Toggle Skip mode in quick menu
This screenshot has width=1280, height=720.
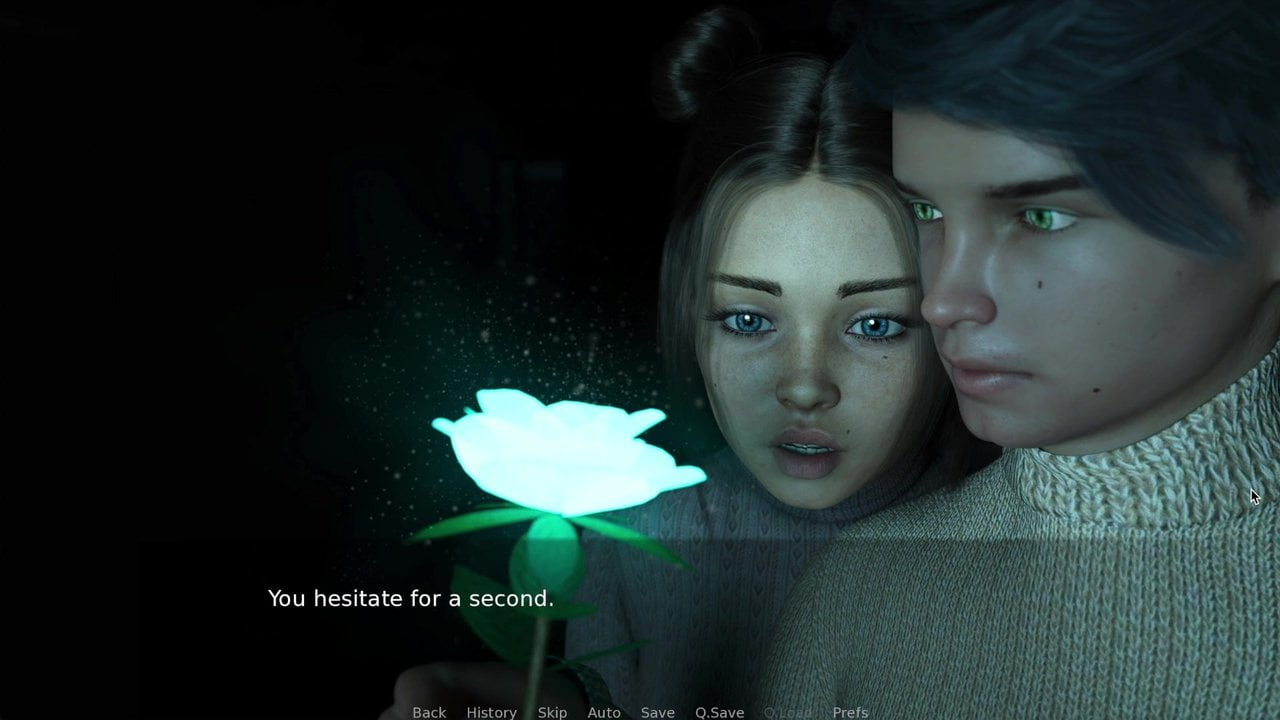[552, 712]
